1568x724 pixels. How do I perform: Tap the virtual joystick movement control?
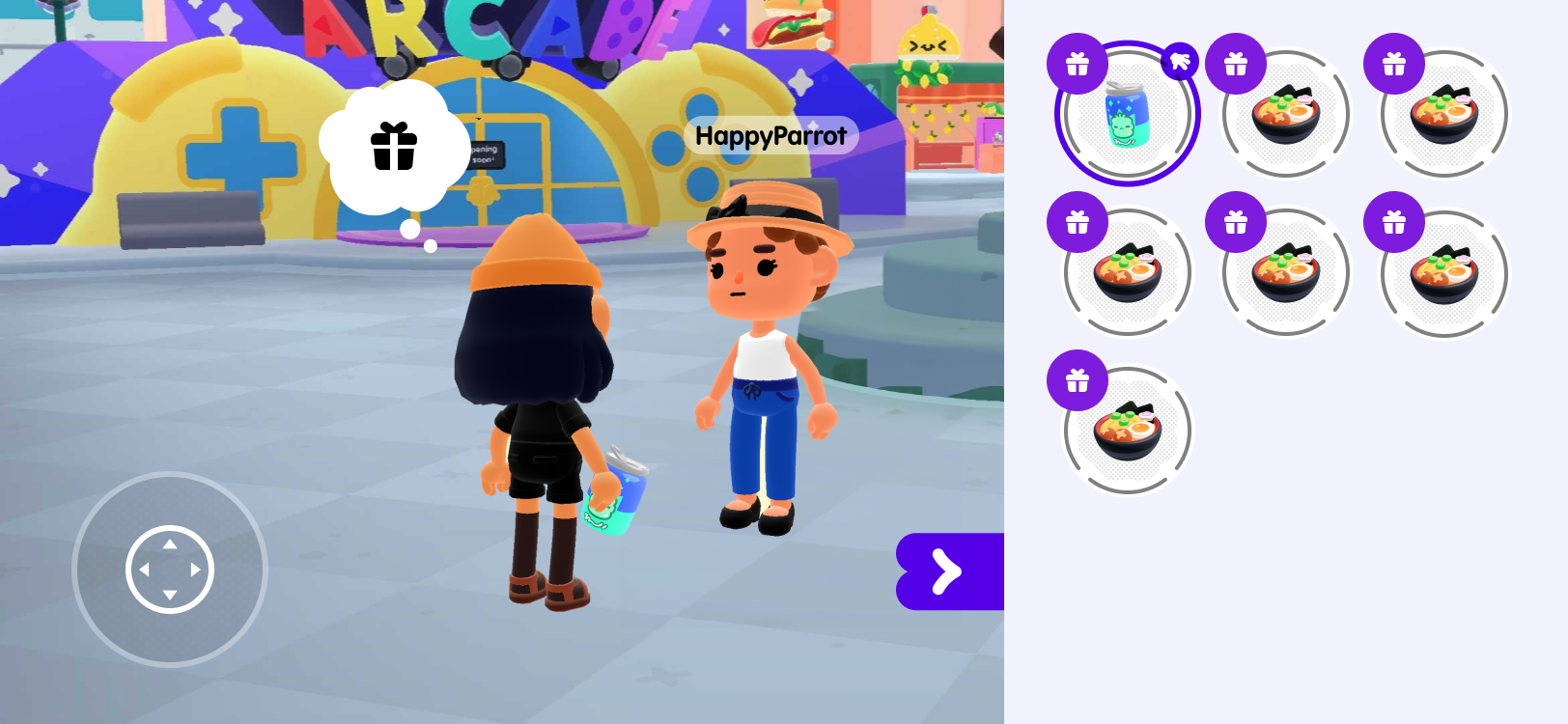[x=170, y=570]
